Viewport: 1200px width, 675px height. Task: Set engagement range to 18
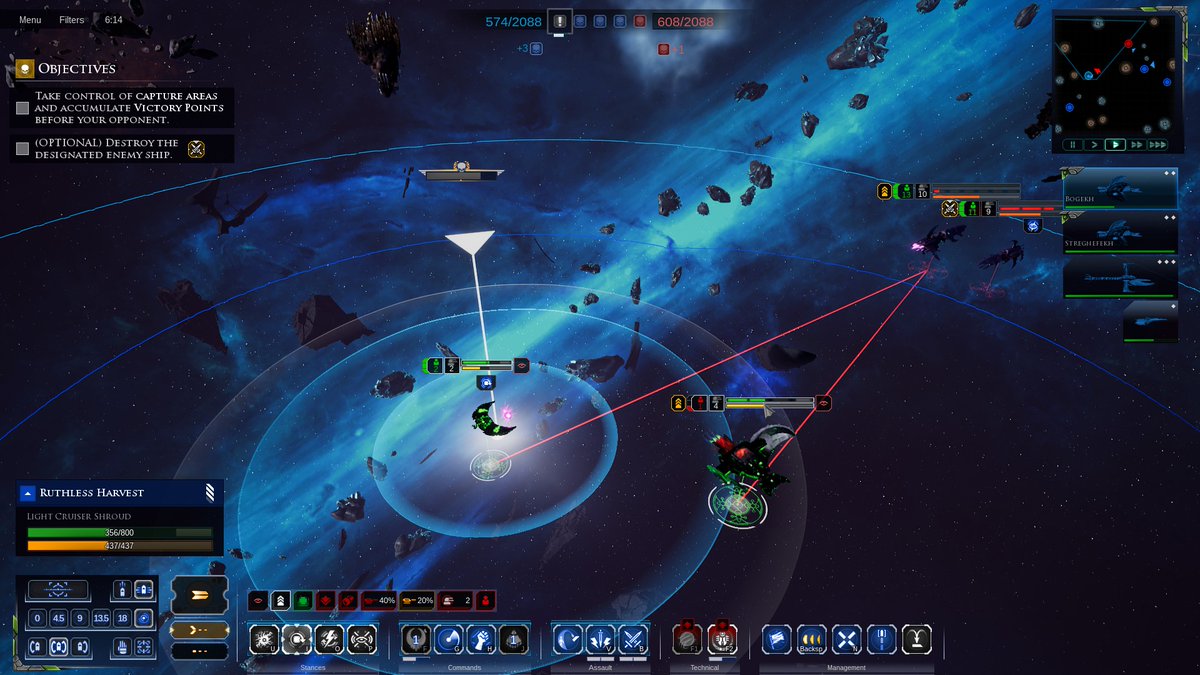click(122, 618)
